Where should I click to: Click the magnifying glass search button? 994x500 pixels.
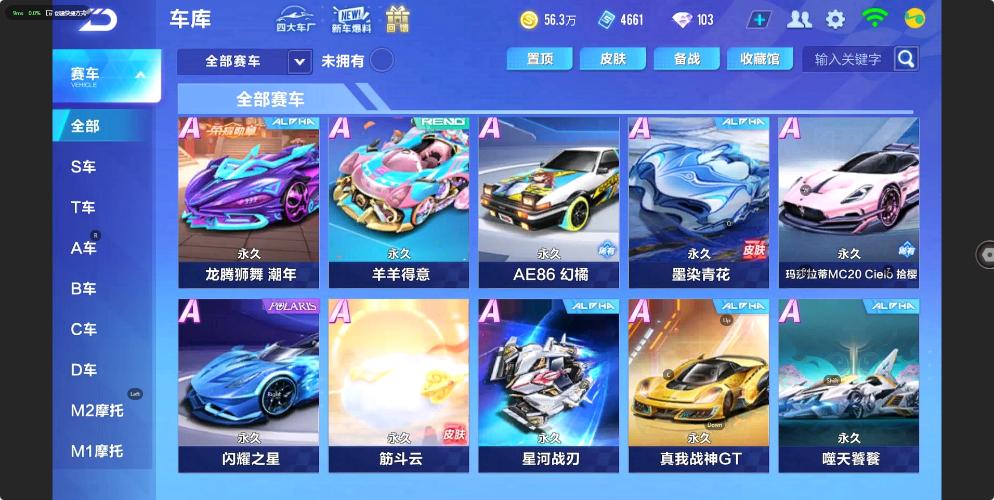(905, 59)
